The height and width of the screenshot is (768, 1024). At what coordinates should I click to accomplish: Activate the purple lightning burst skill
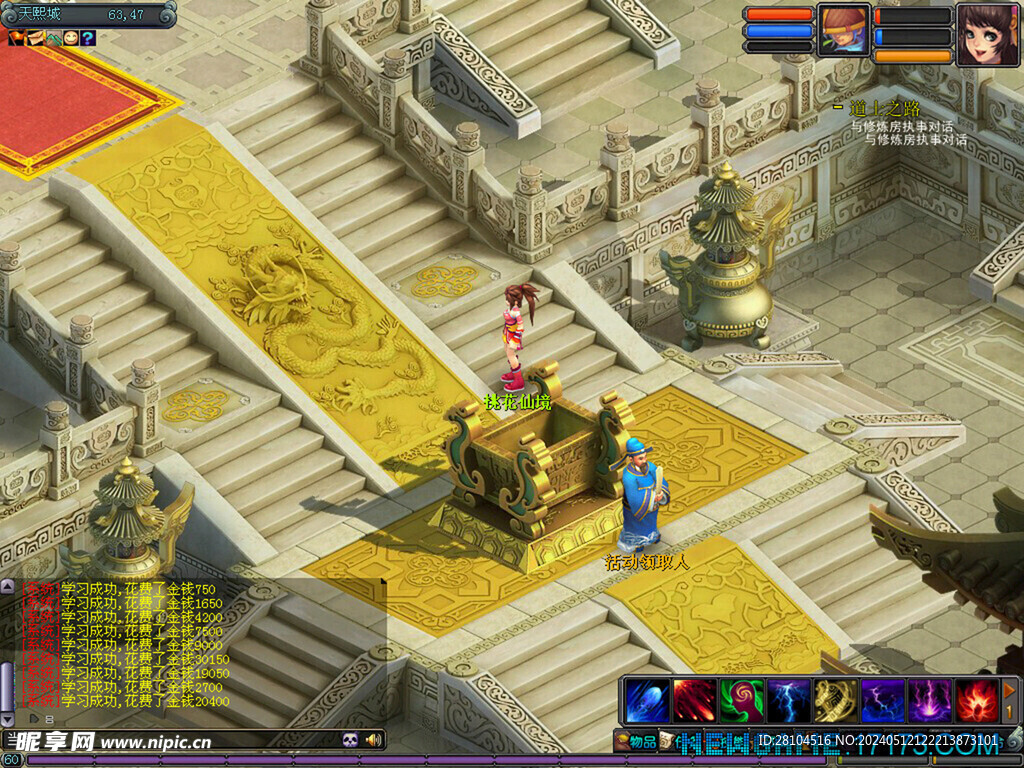click(x=929, y=700)
